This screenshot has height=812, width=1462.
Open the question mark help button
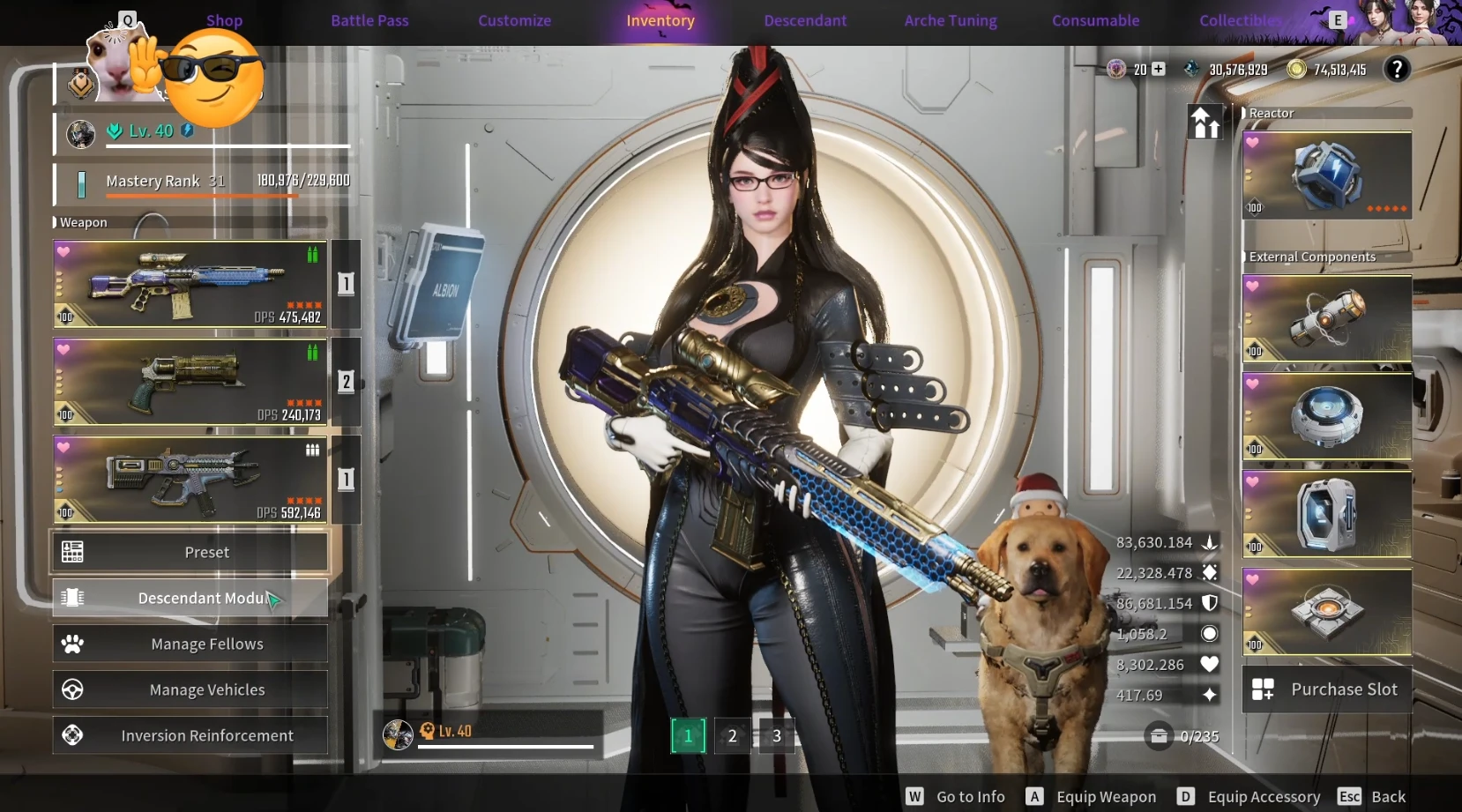coord(1397,69)
